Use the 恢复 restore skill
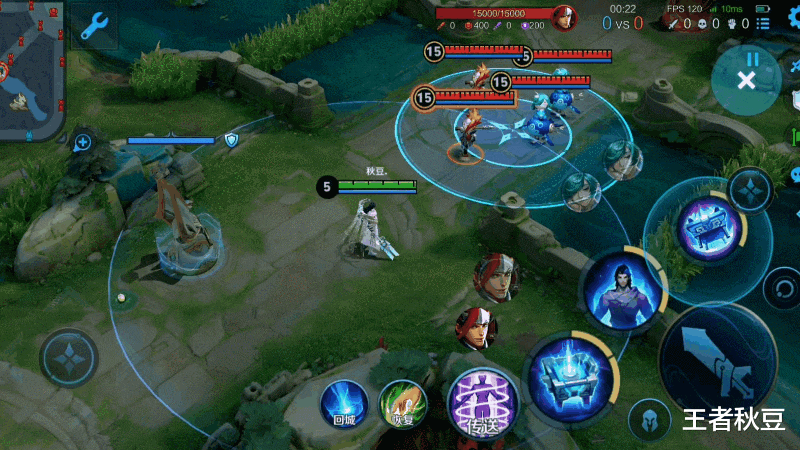This screenshot has width=800, height=450. tap(402, 405)
